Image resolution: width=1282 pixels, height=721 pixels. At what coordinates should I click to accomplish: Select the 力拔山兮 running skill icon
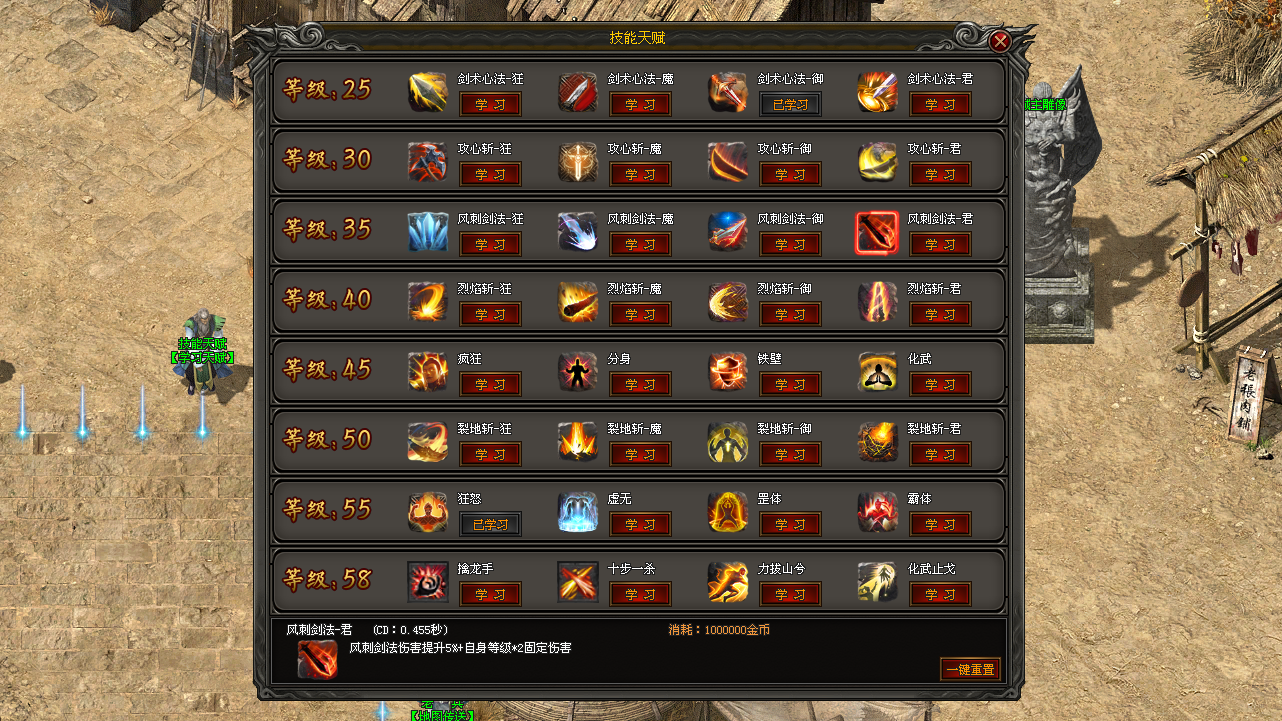(727, 583)
